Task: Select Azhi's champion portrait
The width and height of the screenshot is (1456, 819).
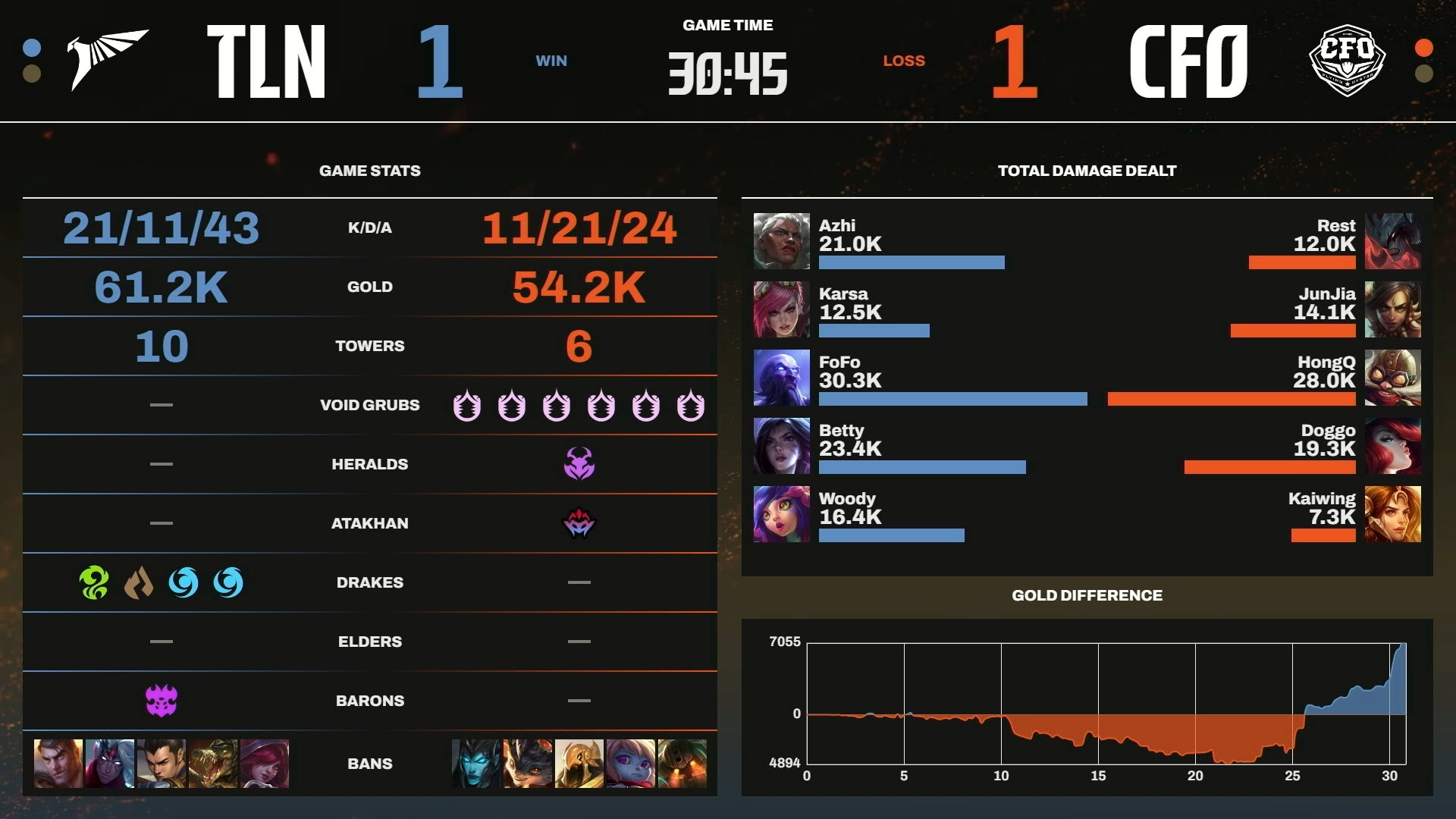Action: click(781, 241)
